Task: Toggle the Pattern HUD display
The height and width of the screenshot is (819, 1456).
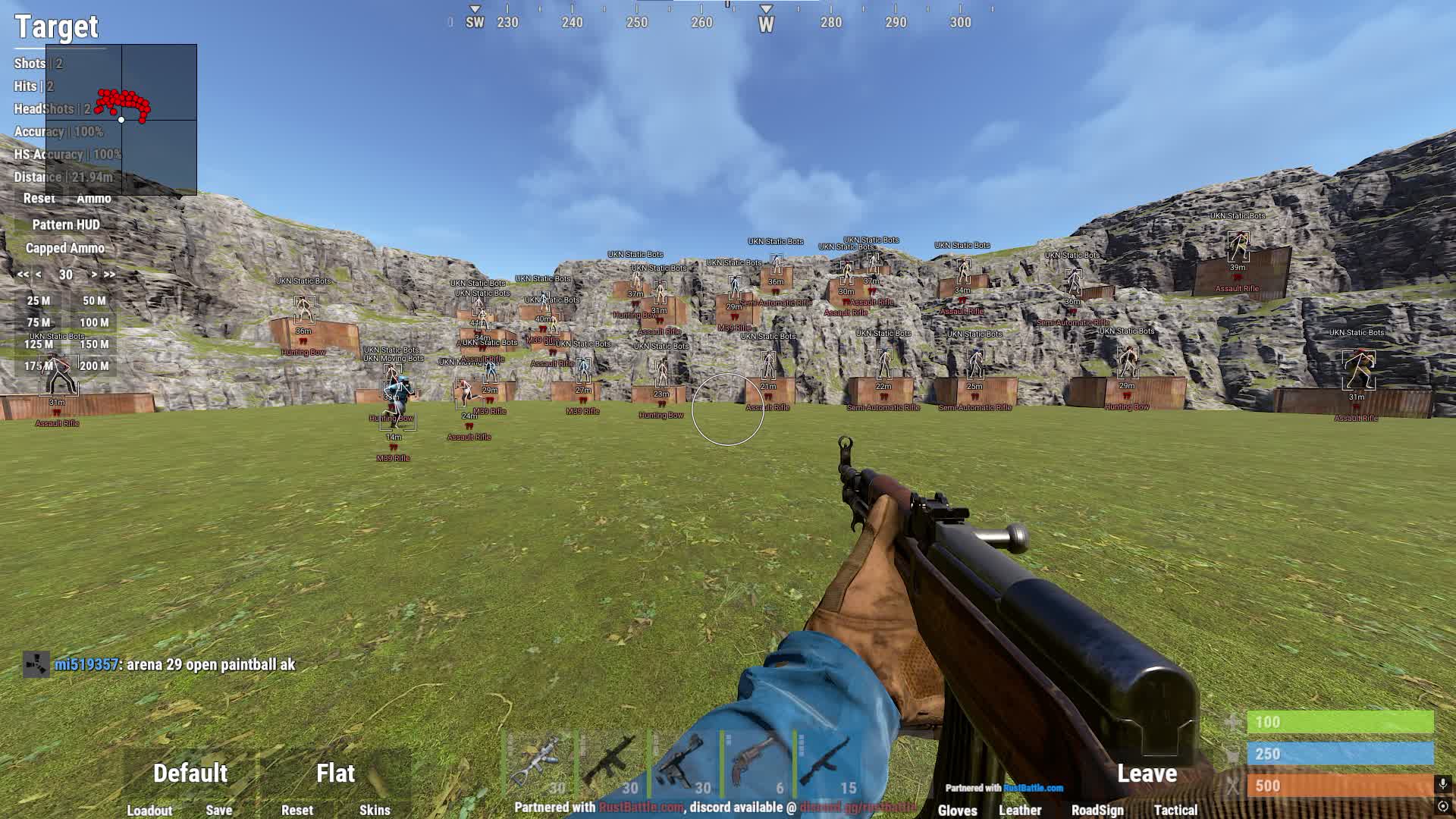Action: pos(66,224)
